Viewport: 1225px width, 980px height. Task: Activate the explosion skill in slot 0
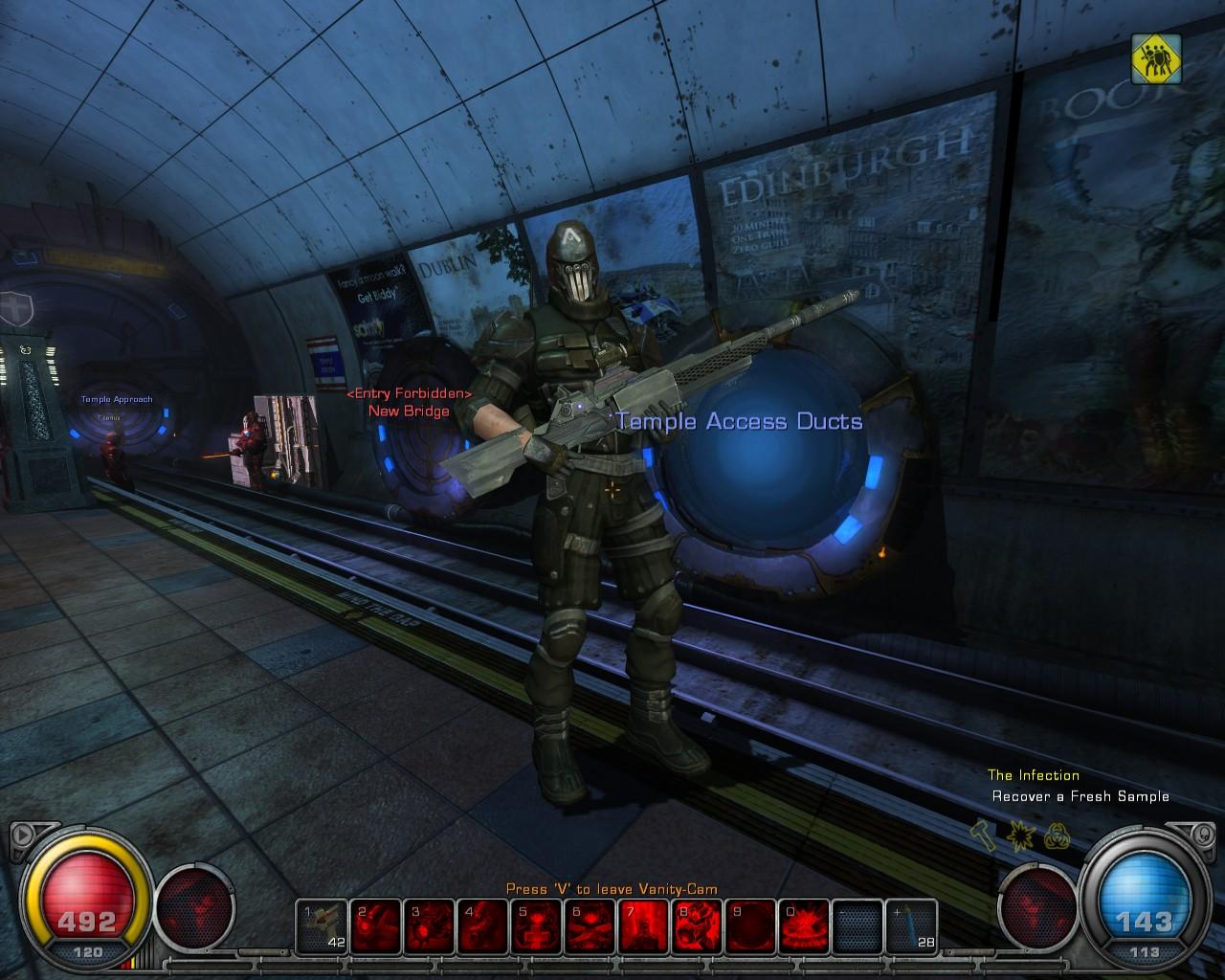pos(804,926)
